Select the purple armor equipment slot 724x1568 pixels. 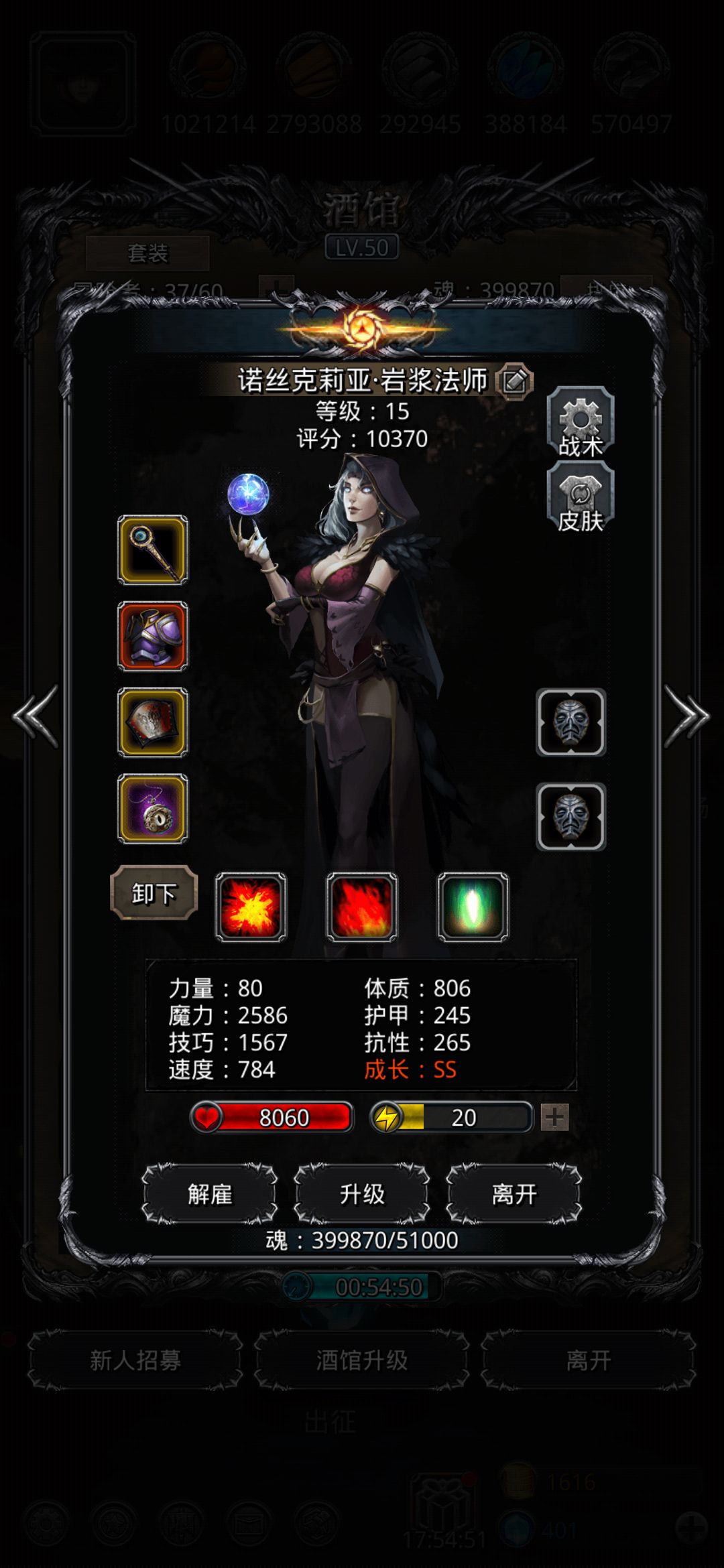[153, 636]
